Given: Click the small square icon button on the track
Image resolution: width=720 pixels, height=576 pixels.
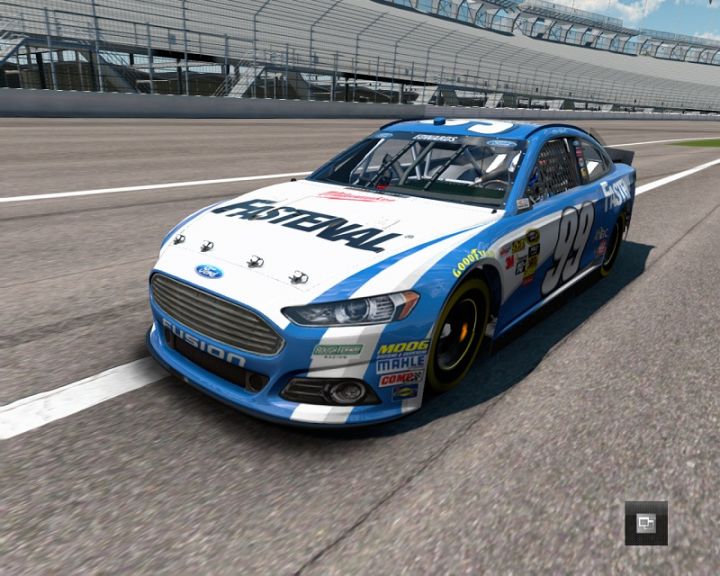Looking at the screenshot, I should pyautogui.click(x=646, y=522).
